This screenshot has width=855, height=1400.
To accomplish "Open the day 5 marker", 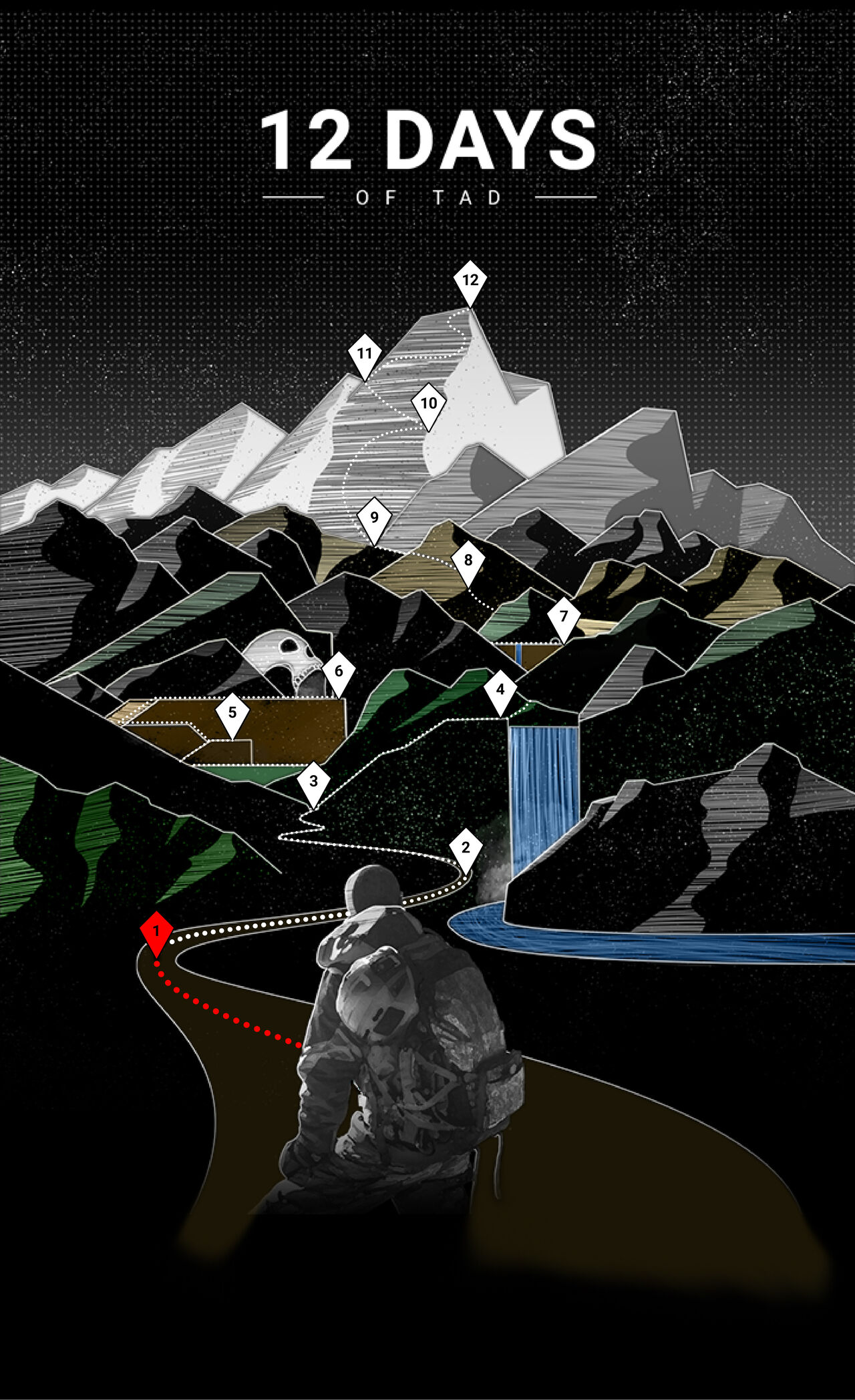I will [232, 713].
